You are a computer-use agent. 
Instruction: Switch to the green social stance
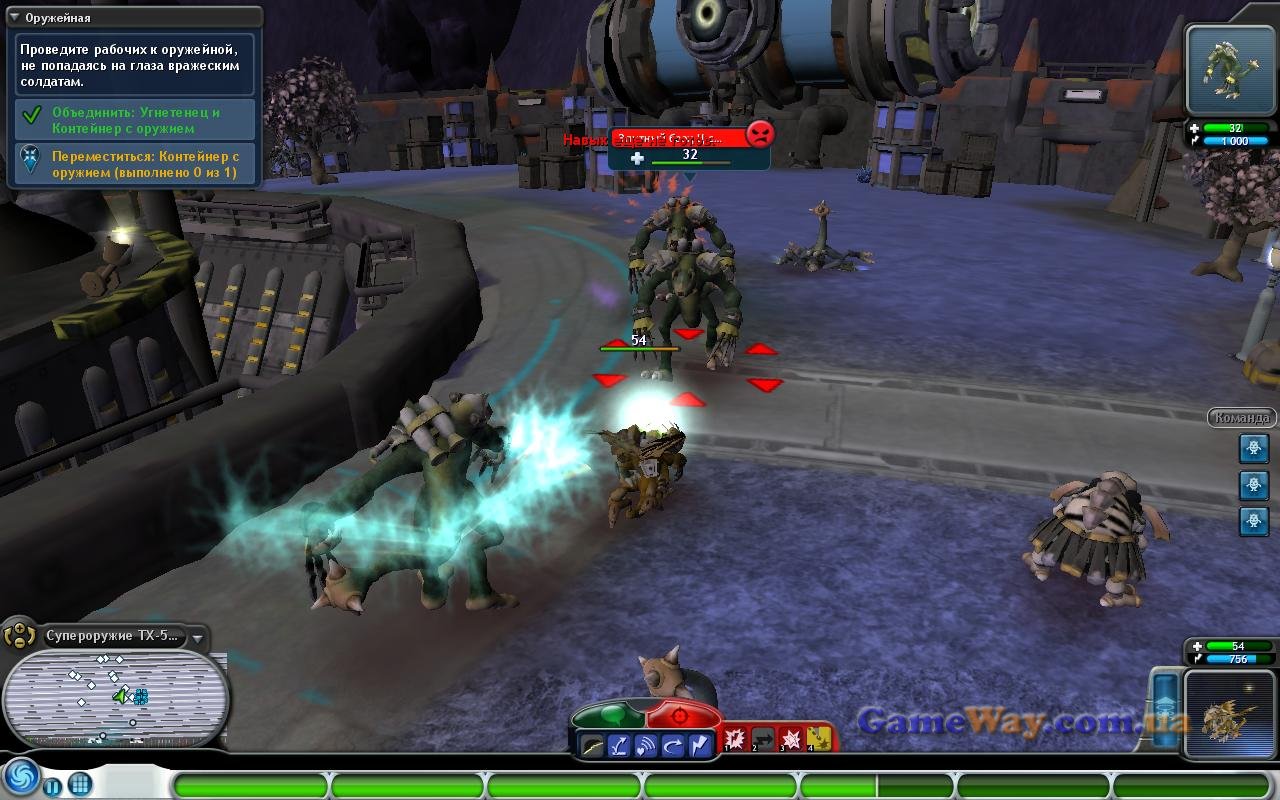tap(610, 716)
